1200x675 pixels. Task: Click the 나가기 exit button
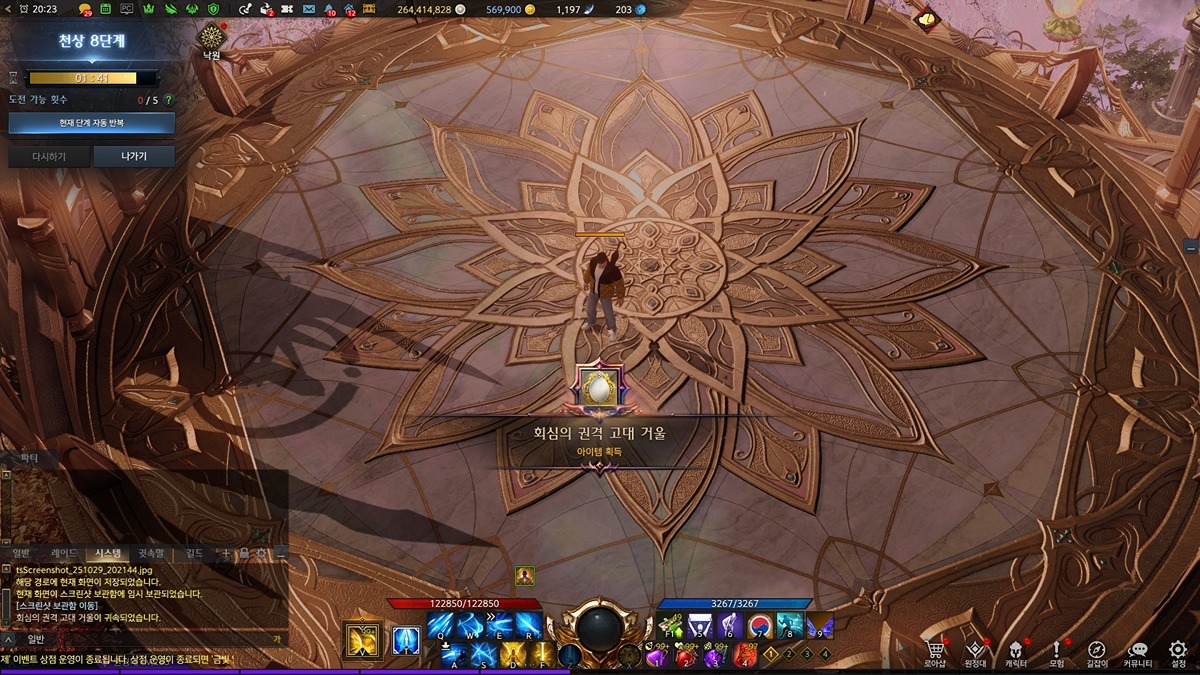pyautogui.click(x=134, y=156)
